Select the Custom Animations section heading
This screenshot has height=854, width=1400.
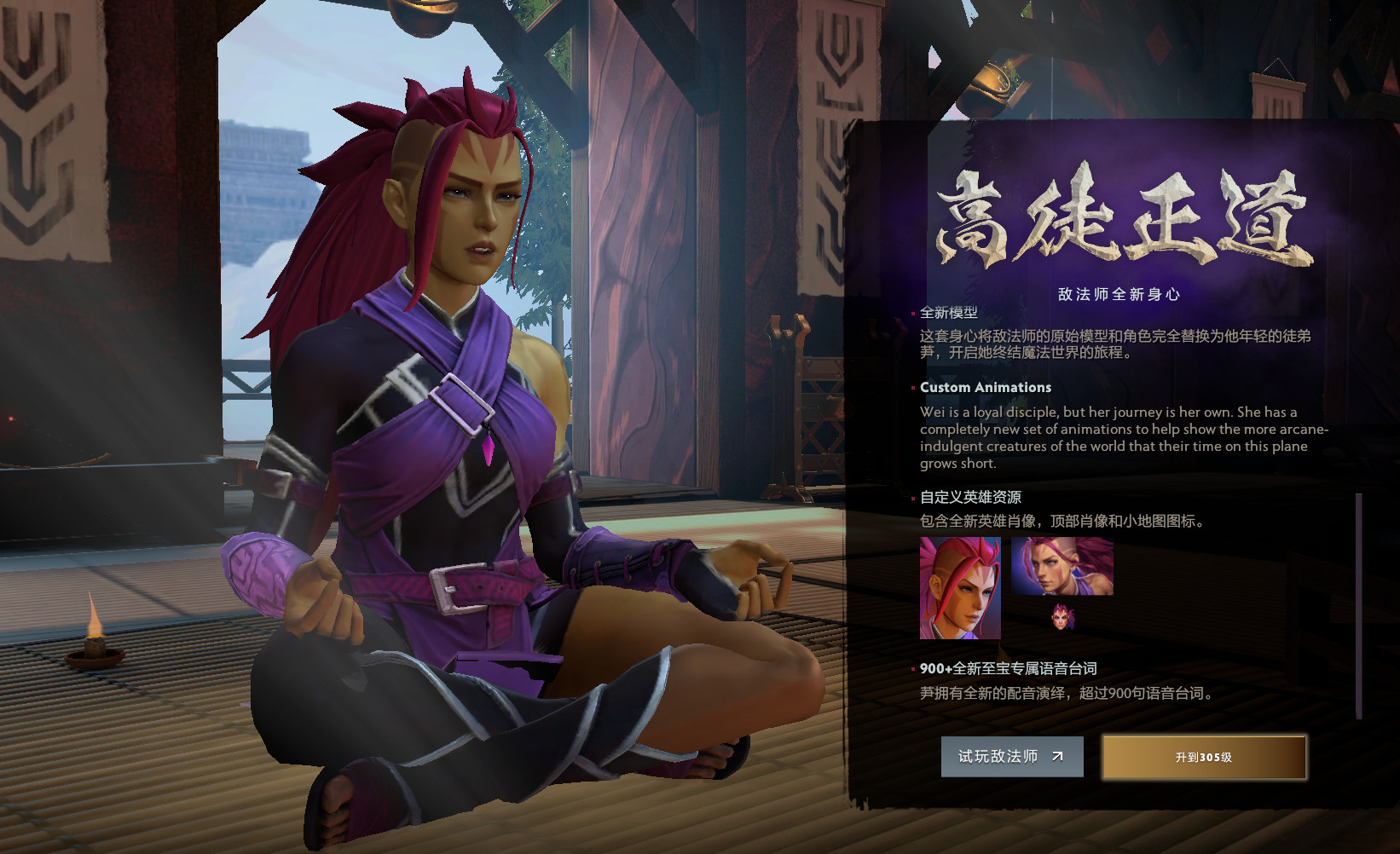click(986, 388)
